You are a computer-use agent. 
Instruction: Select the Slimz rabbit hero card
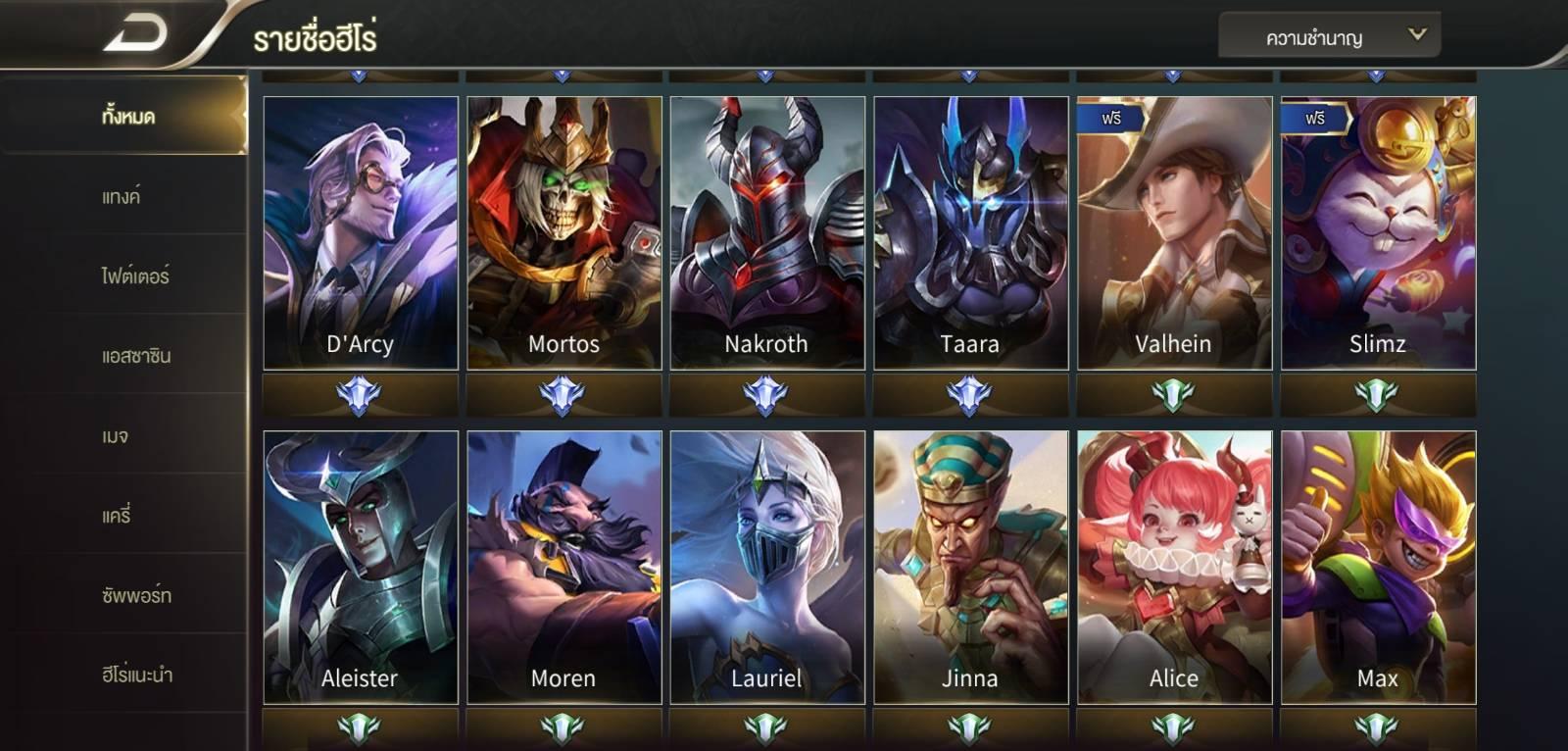point(1378,232)
